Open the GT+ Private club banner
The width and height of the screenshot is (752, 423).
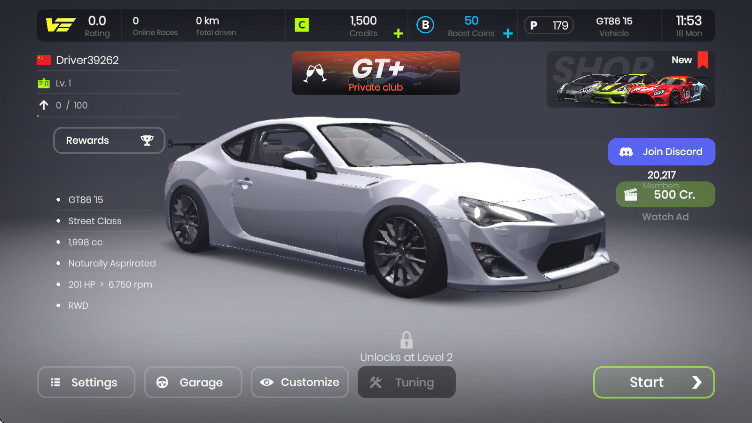[x=376, y=73]
